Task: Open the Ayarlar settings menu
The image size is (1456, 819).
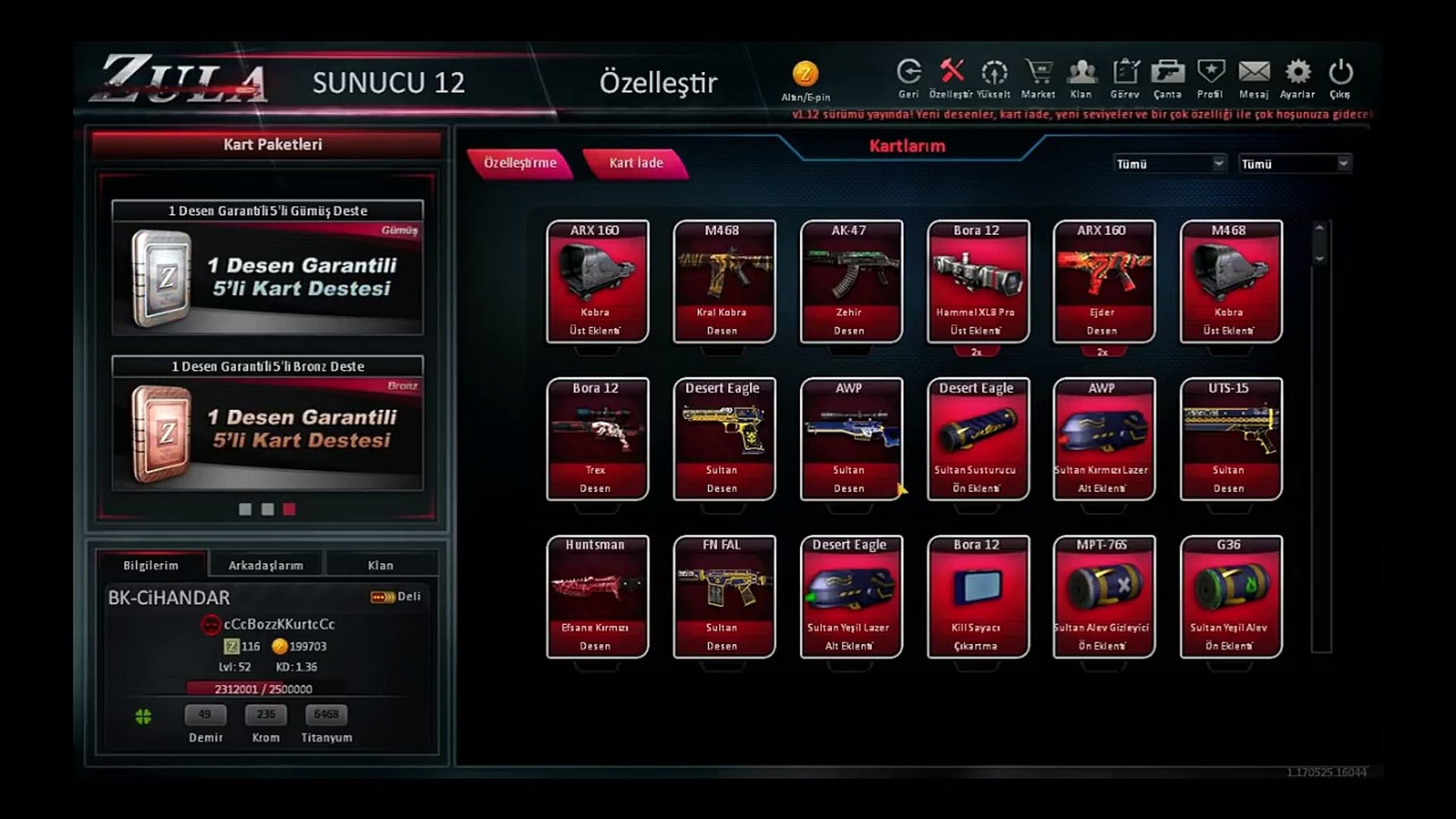Action: (1298, 77)
